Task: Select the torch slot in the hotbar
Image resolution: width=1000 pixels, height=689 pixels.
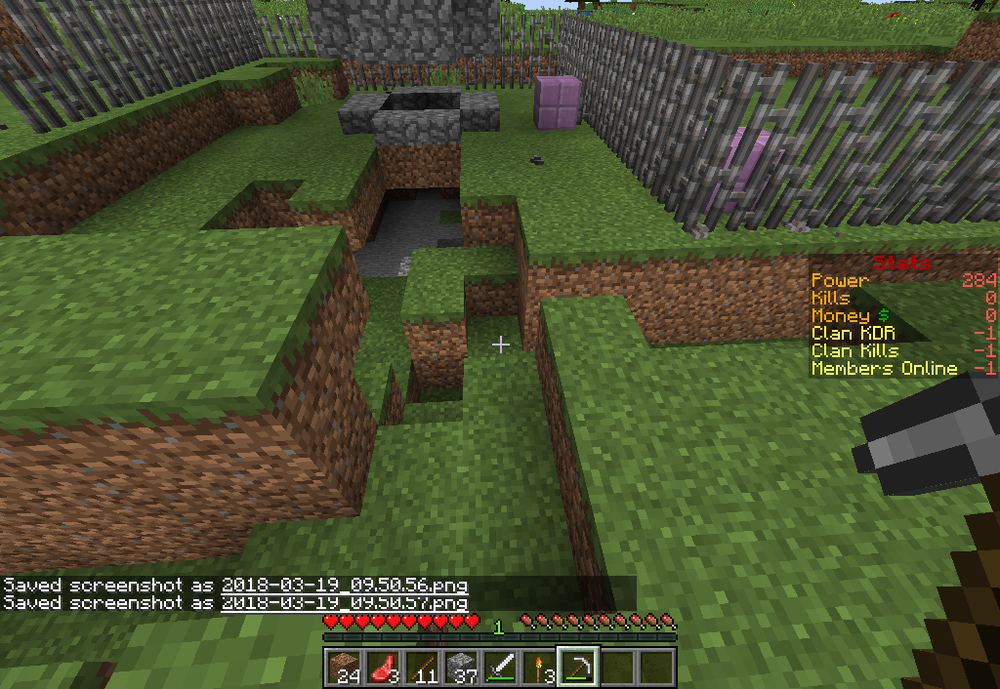Action: coord(538,666)
